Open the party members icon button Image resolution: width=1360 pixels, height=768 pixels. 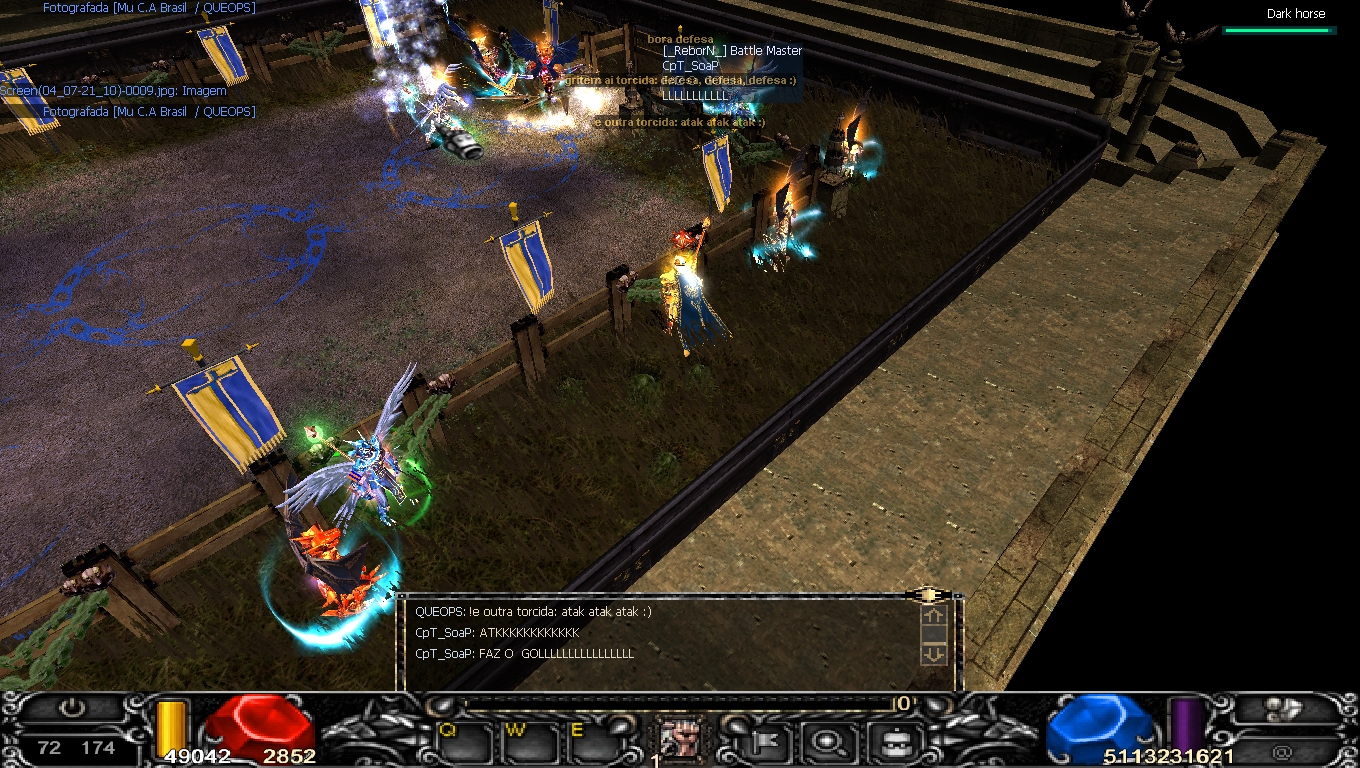pyautogui.click(x=1284, y=710)
